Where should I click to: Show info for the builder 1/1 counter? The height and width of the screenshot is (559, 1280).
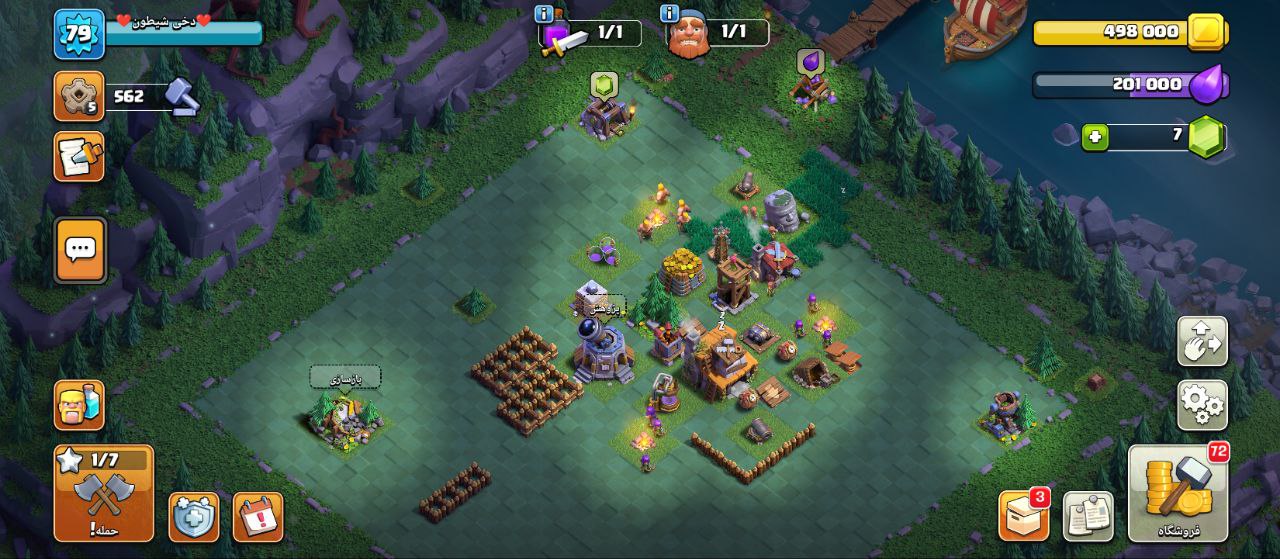(670, 14)
